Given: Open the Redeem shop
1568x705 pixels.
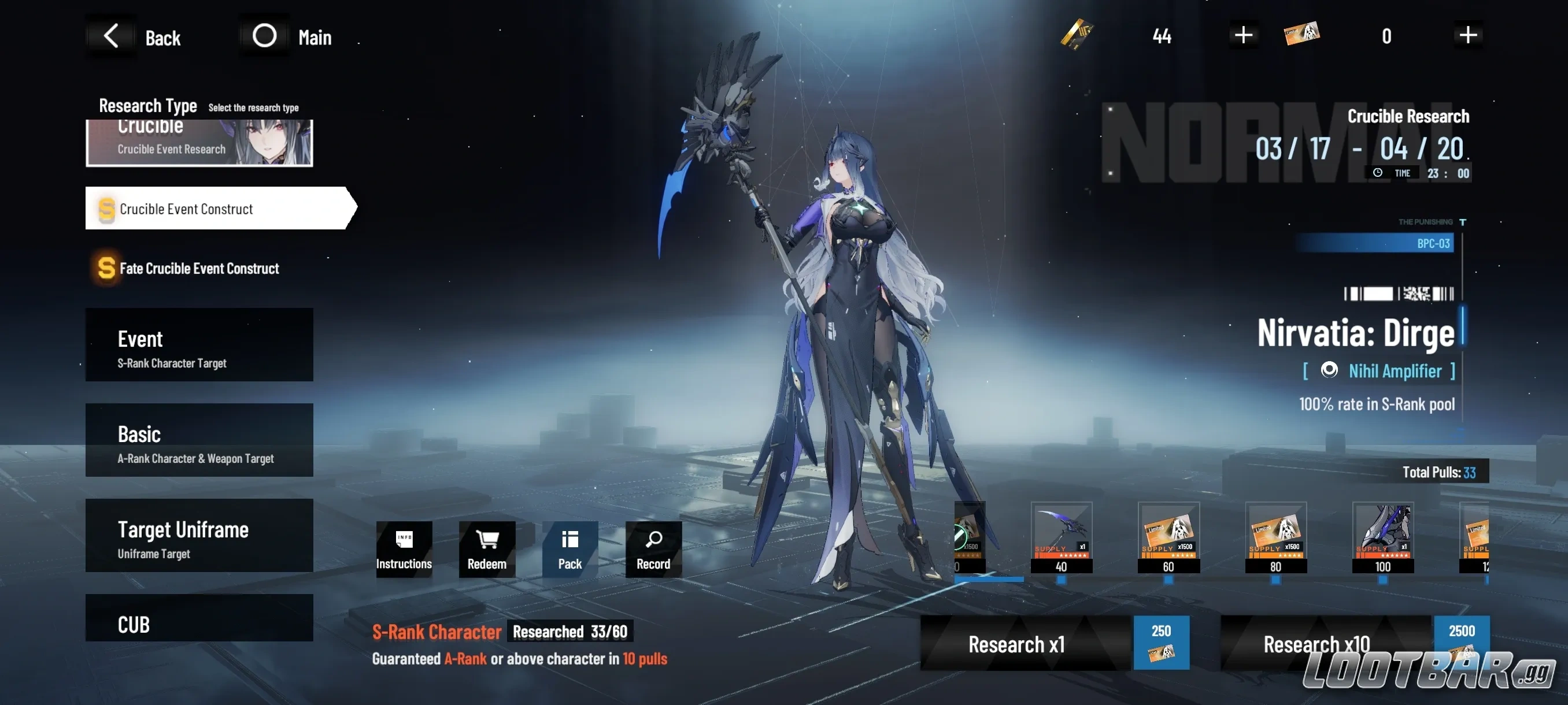Looking at the screenshot, I should pos(486,550).
